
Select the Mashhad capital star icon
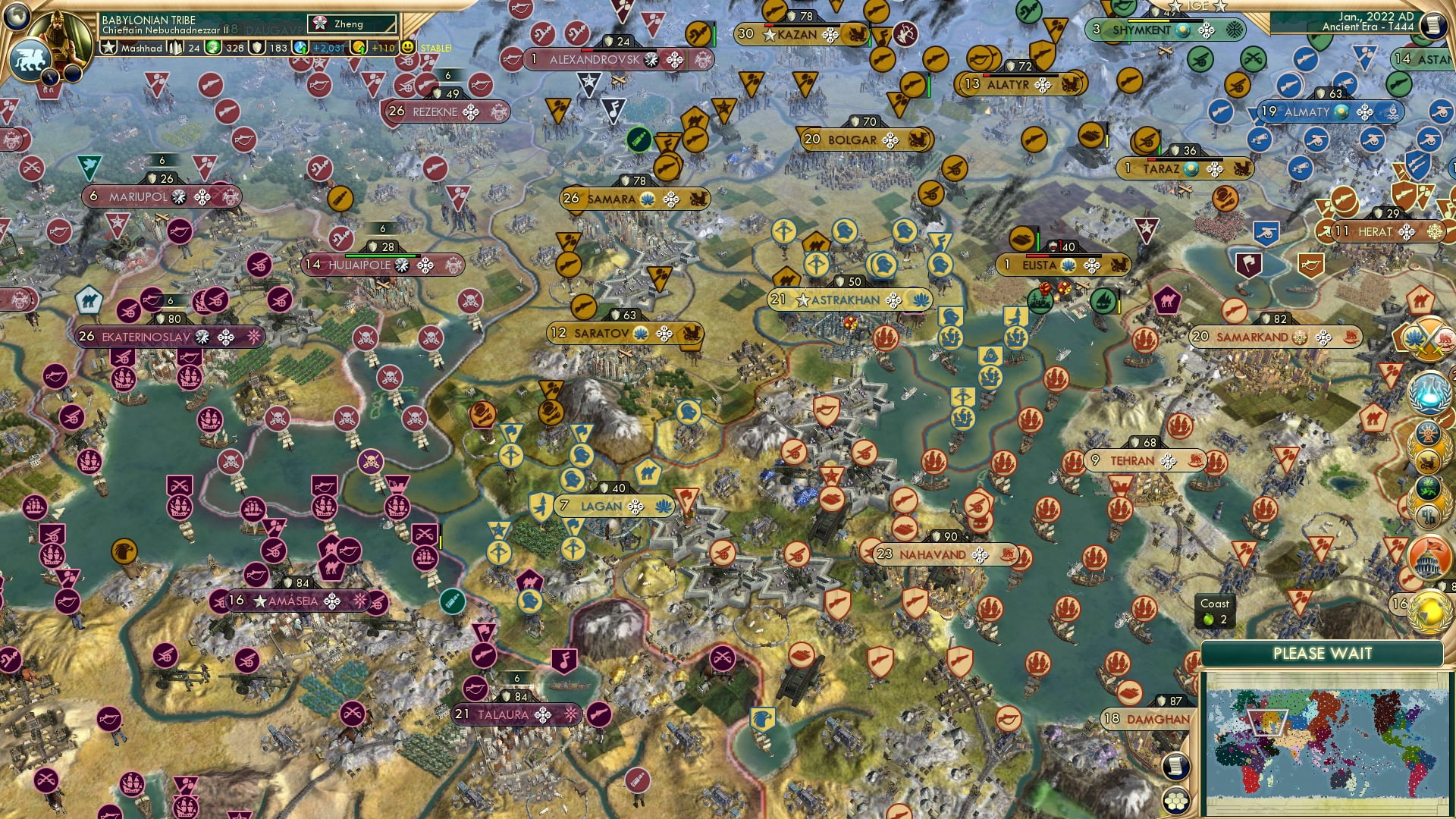tap(108, 48)
